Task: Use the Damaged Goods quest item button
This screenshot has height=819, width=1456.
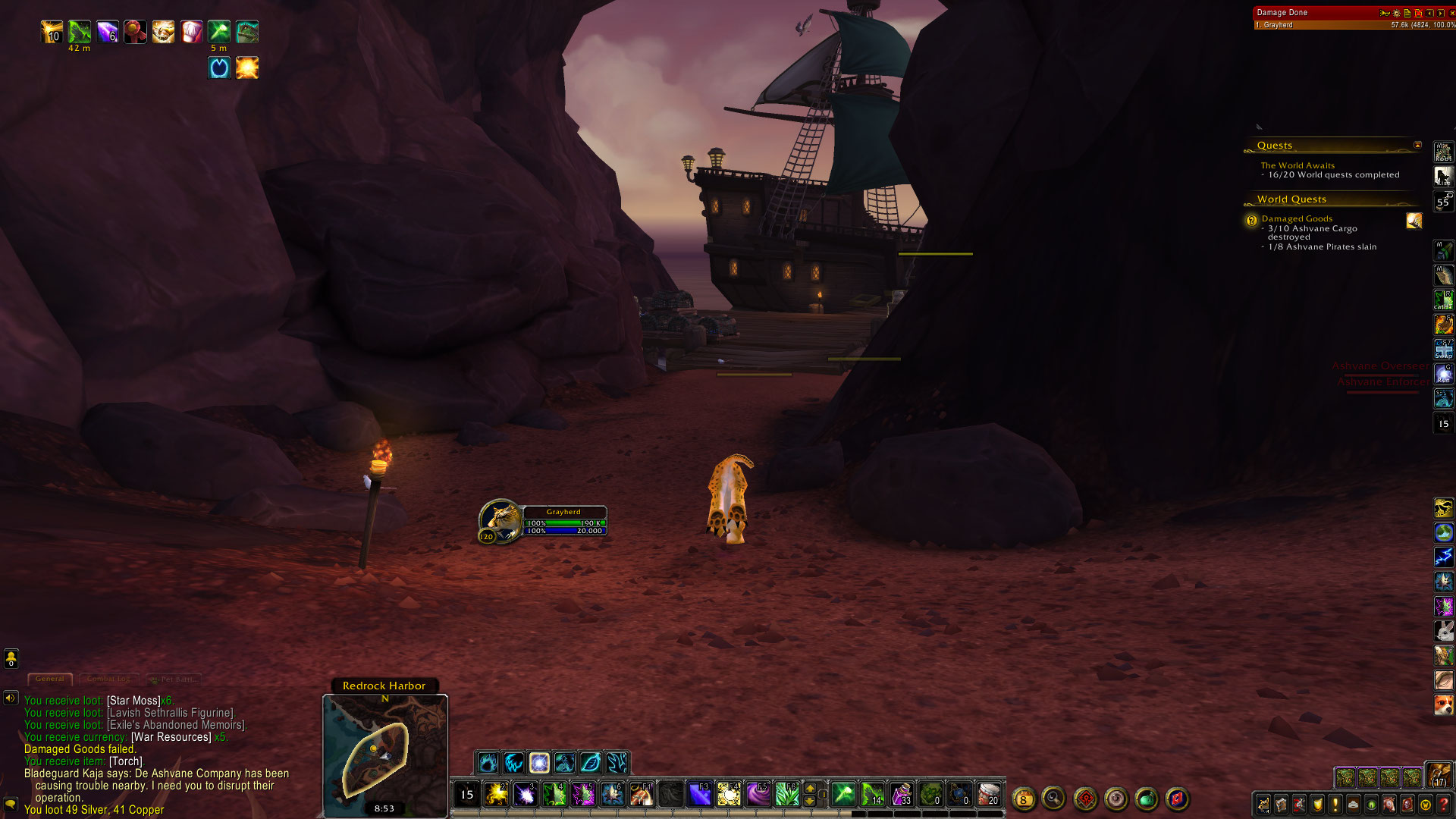Action: pyautogui.click(x=1414, y=221)
